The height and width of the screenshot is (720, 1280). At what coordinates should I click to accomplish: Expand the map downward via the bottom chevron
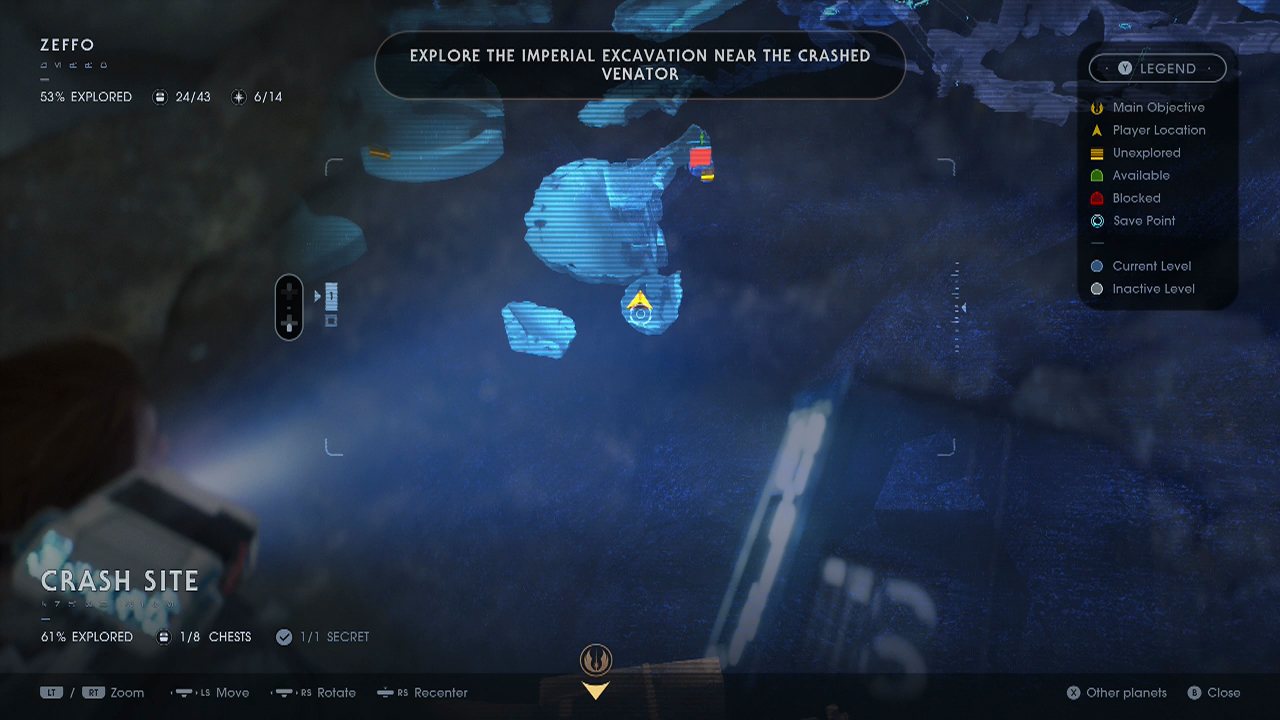tap(595, 689)
